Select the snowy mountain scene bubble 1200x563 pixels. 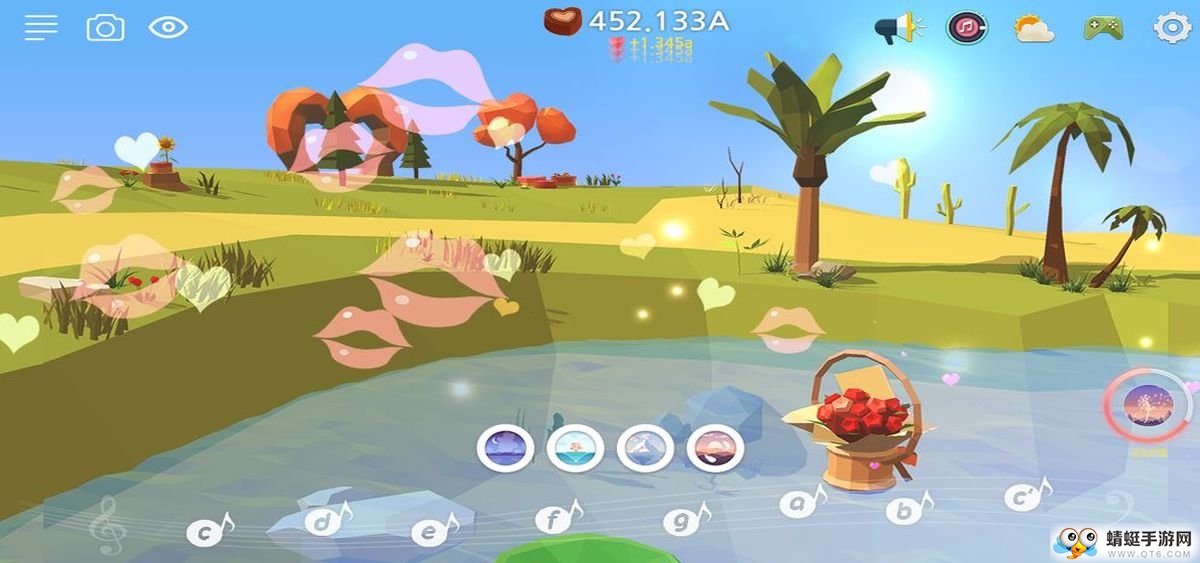pos(645,447)
